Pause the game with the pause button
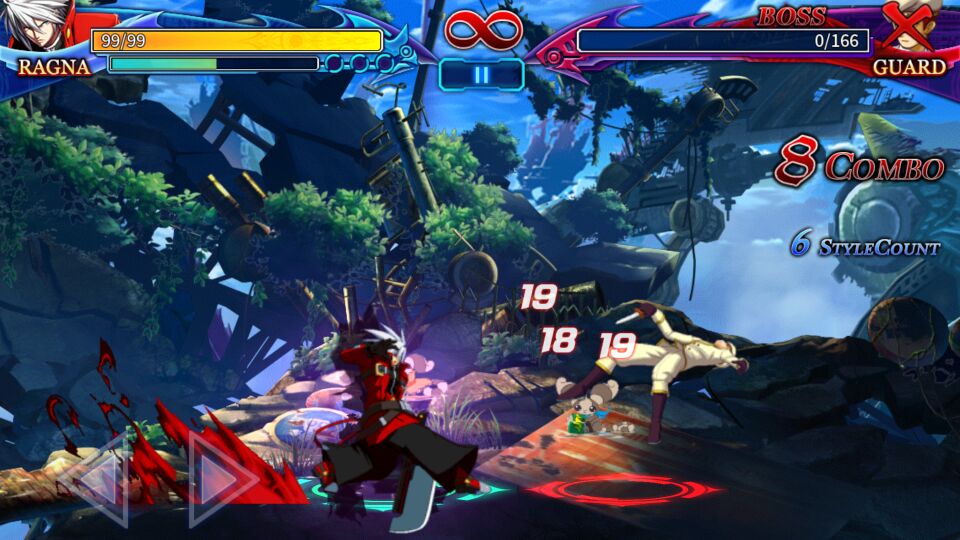Viewport: 960px width, 540px height. pos(481,75)
